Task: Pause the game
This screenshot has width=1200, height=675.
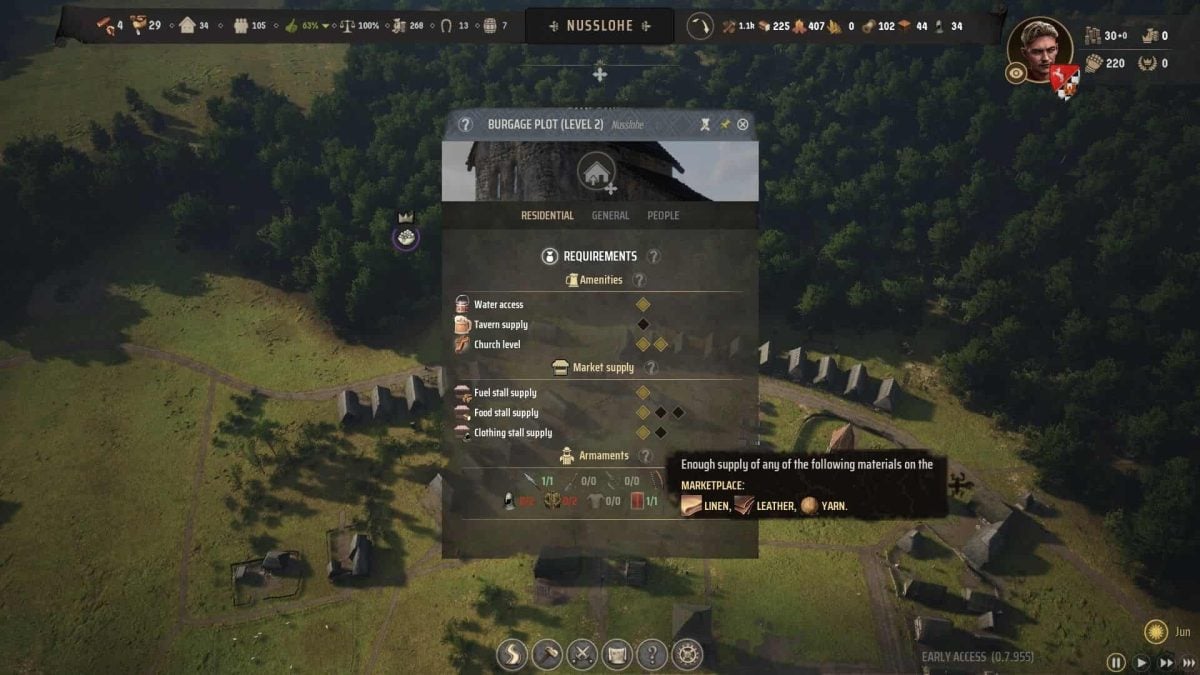Action: (1116, 662)
